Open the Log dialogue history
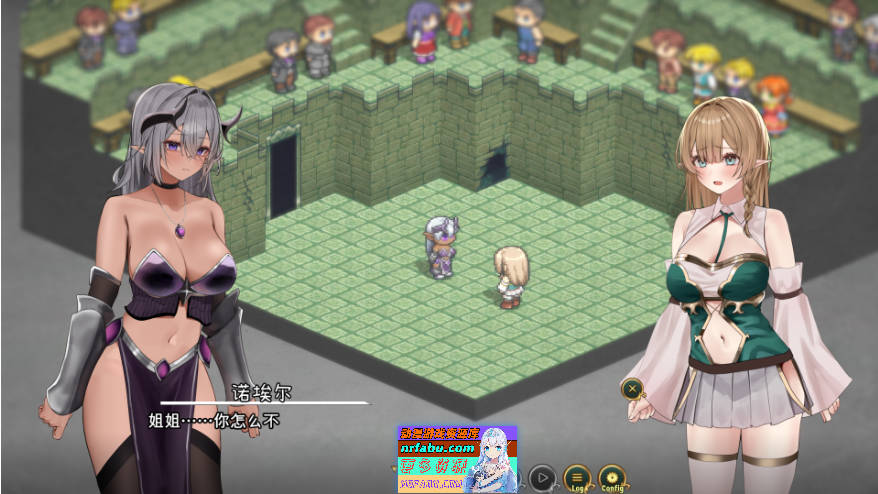Viewport: 878px width, 494px height. pos(576,479)
